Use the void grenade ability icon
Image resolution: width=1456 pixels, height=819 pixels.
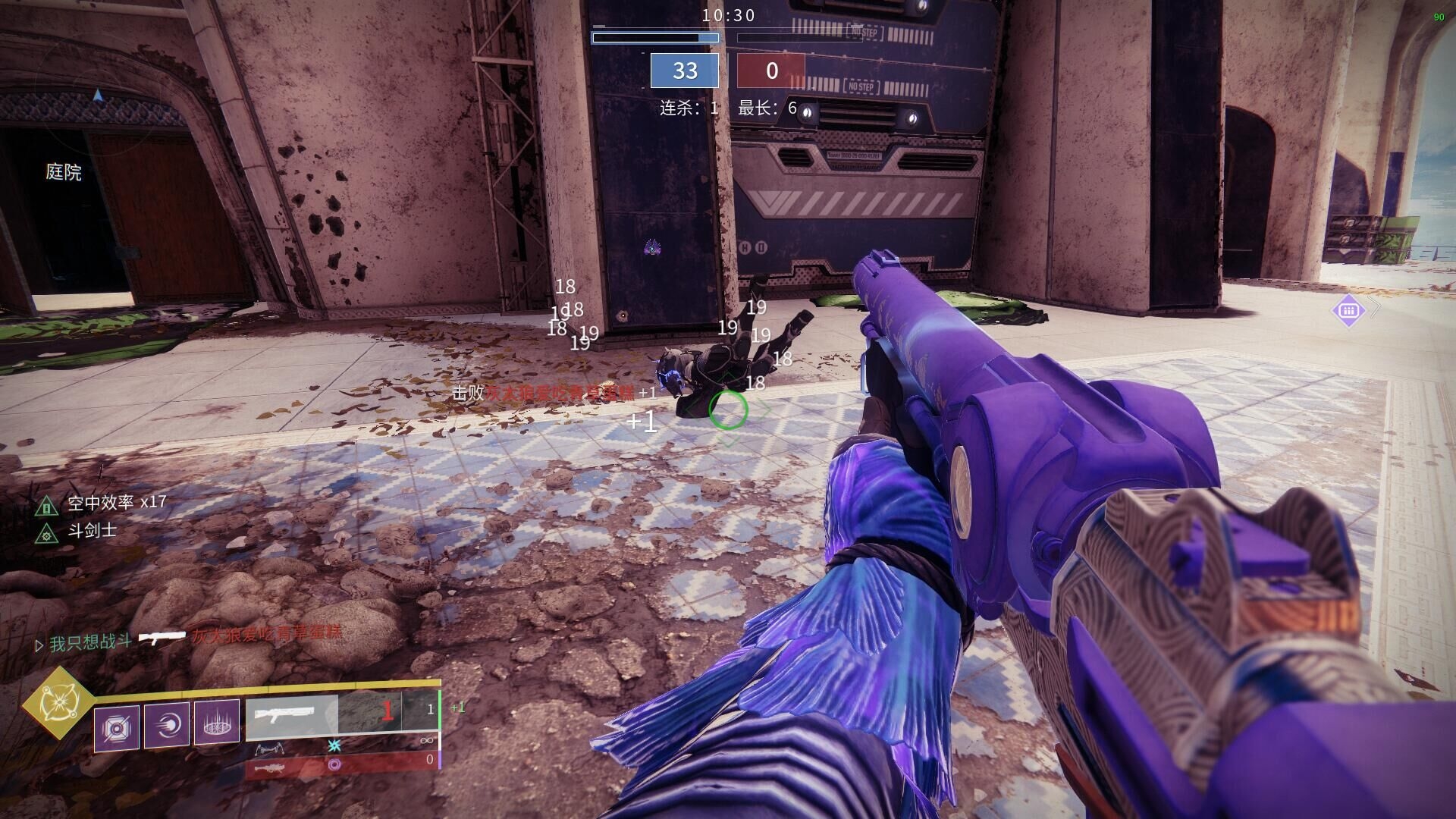117,728
